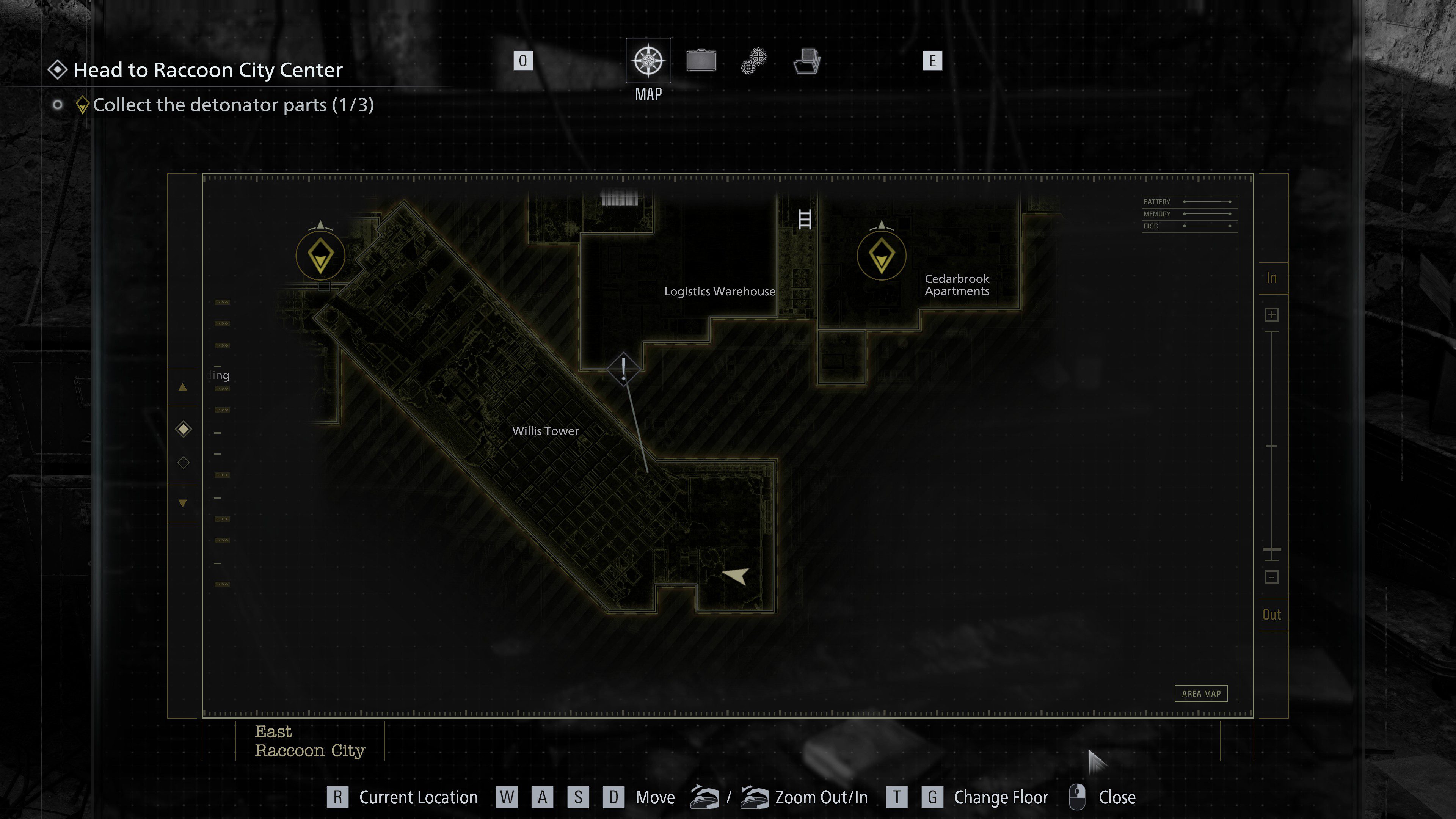This screenshot has height=819, width=1456.
Task: Click the up triangle floor selector arrow
Action: (182, 388)
